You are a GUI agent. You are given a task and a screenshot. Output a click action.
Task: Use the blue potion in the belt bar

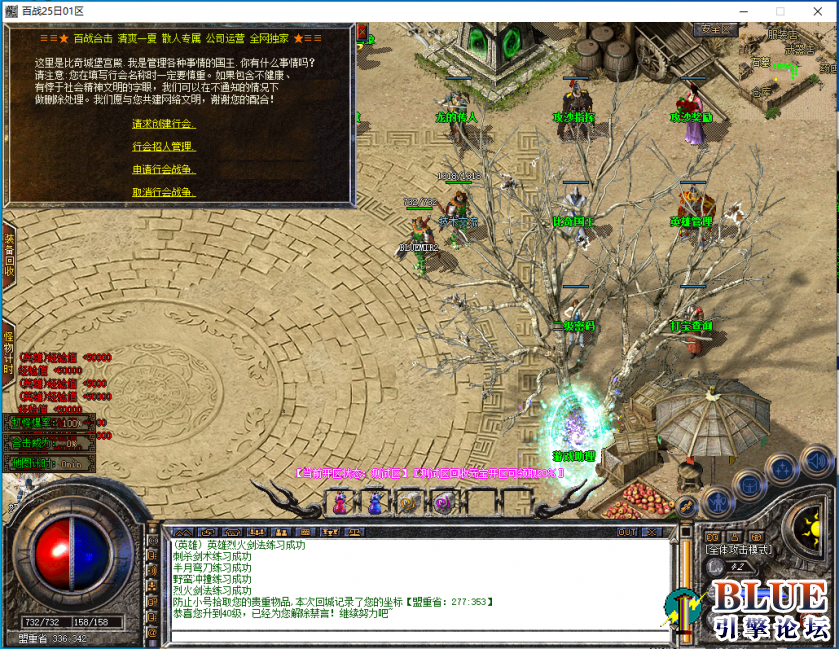point(375,504)
